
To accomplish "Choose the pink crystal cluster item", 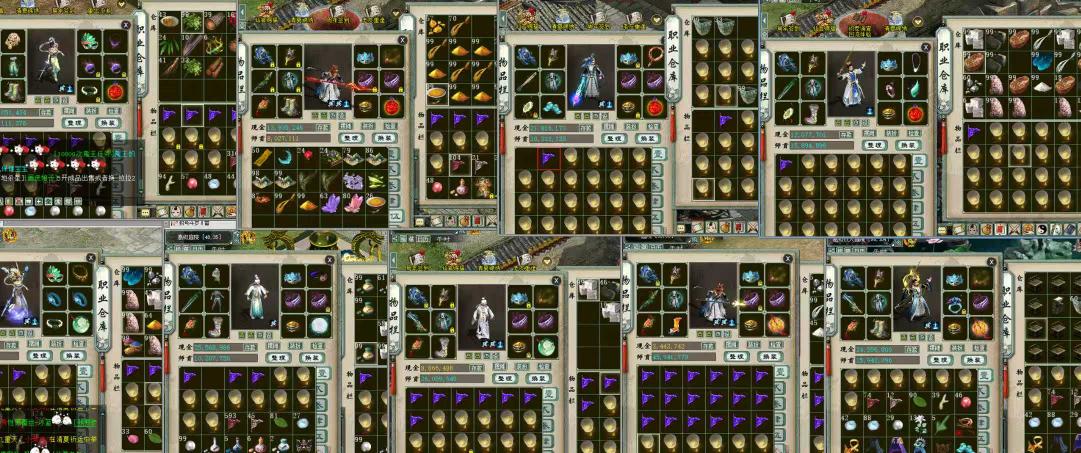I will click(x=354, y=203).
